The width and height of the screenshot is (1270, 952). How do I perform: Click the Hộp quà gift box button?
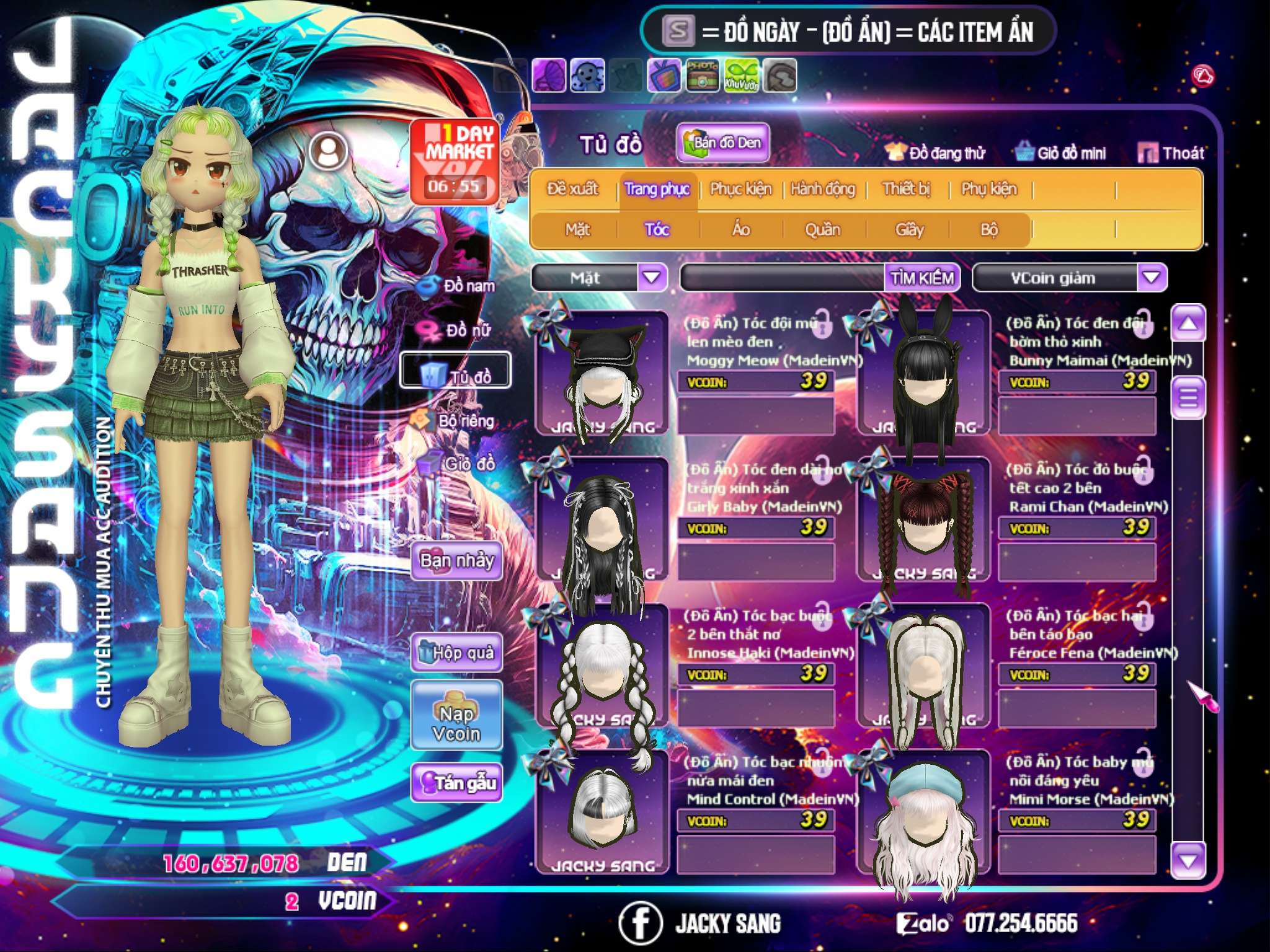(456, 653)
